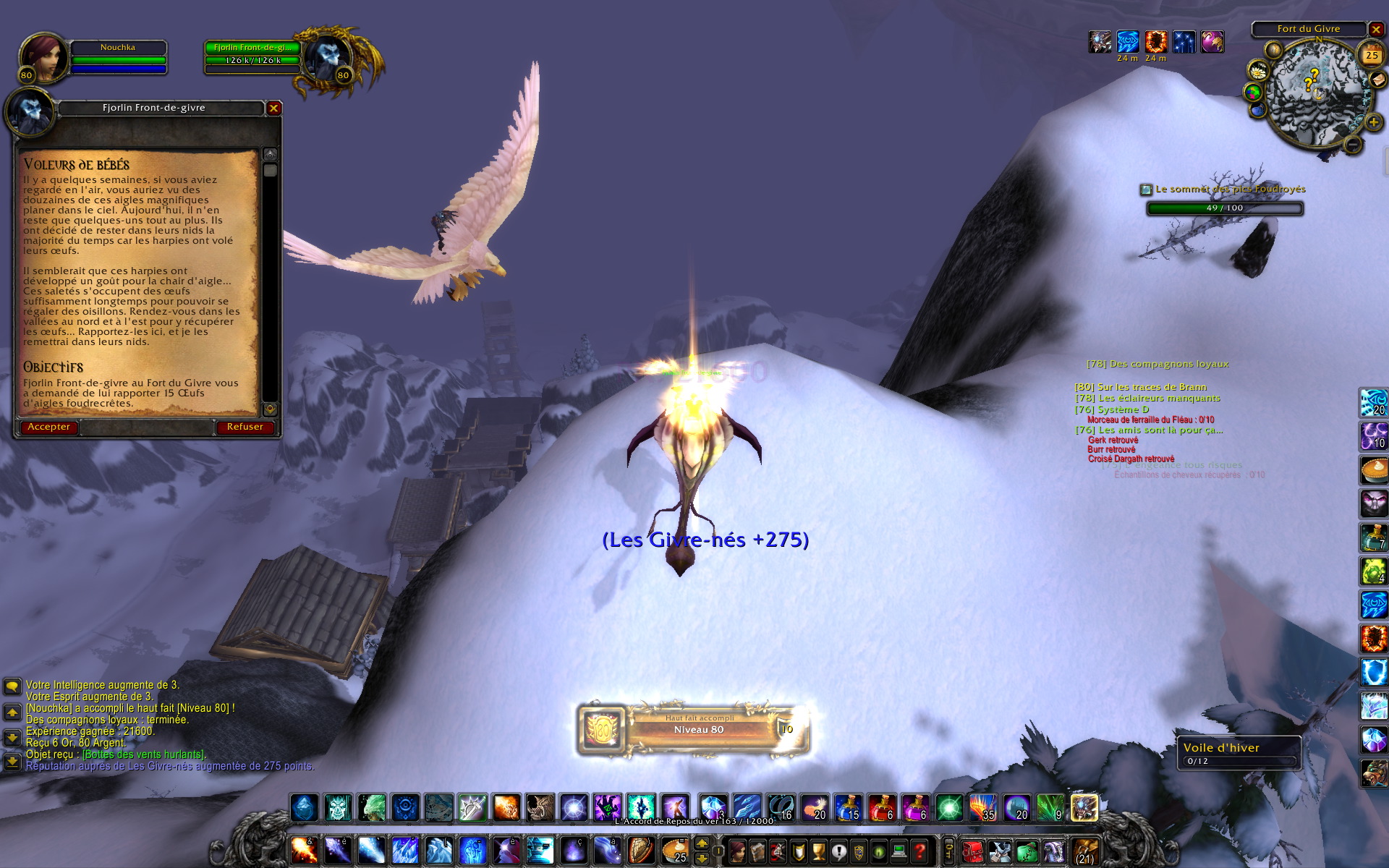Viewport: 1389px width, 868px height.
Task: Use the pumpkin pie food with 25 stacks
Action: tap(676, 850)
